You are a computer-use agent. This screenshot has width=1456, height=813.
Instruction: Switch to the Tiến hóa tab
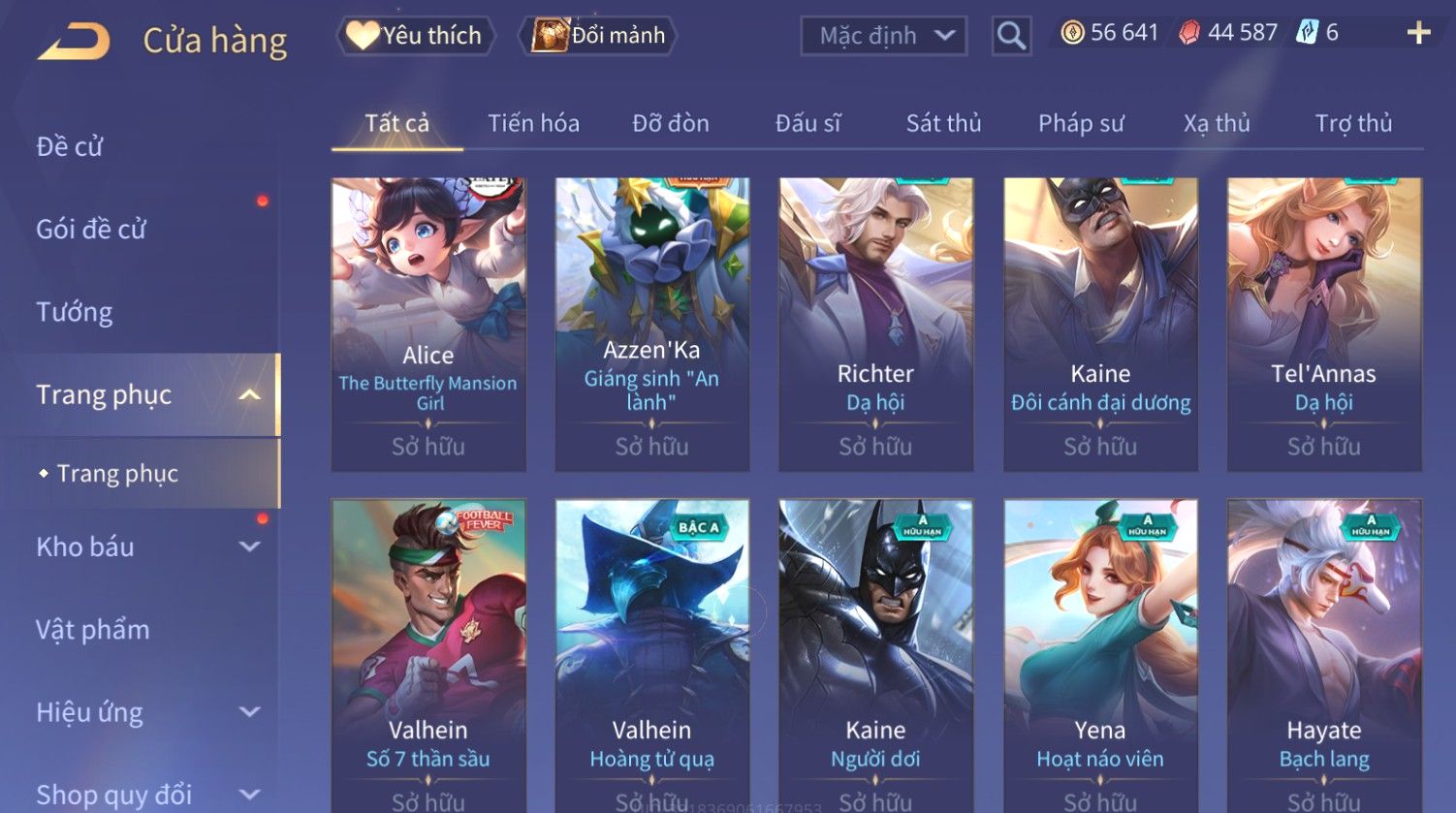coord(533,123)
